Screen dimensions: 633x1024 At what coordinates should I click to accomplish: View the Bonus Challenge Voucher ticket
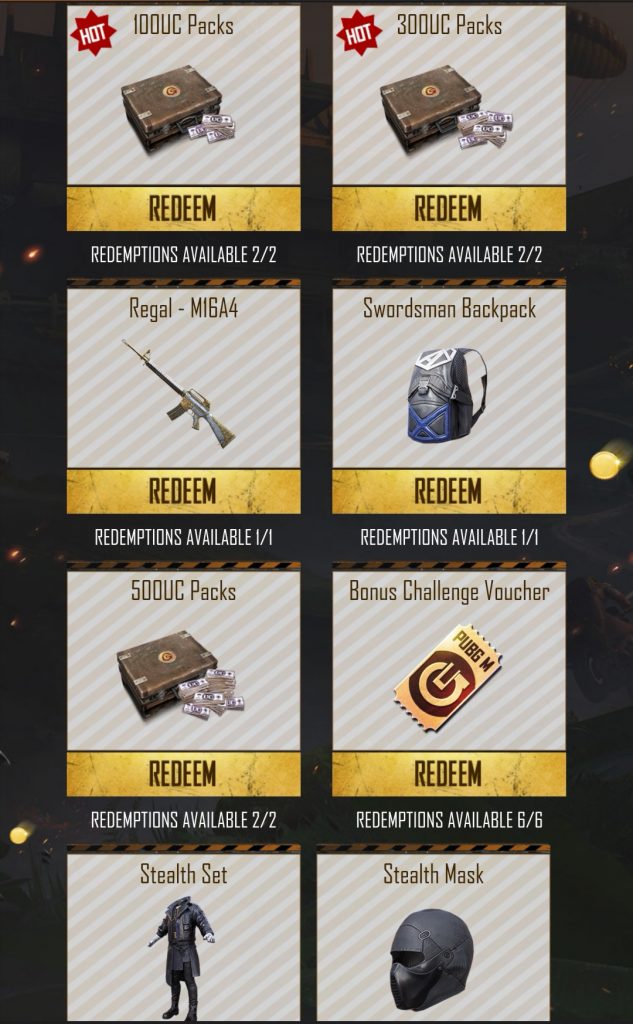447,677
